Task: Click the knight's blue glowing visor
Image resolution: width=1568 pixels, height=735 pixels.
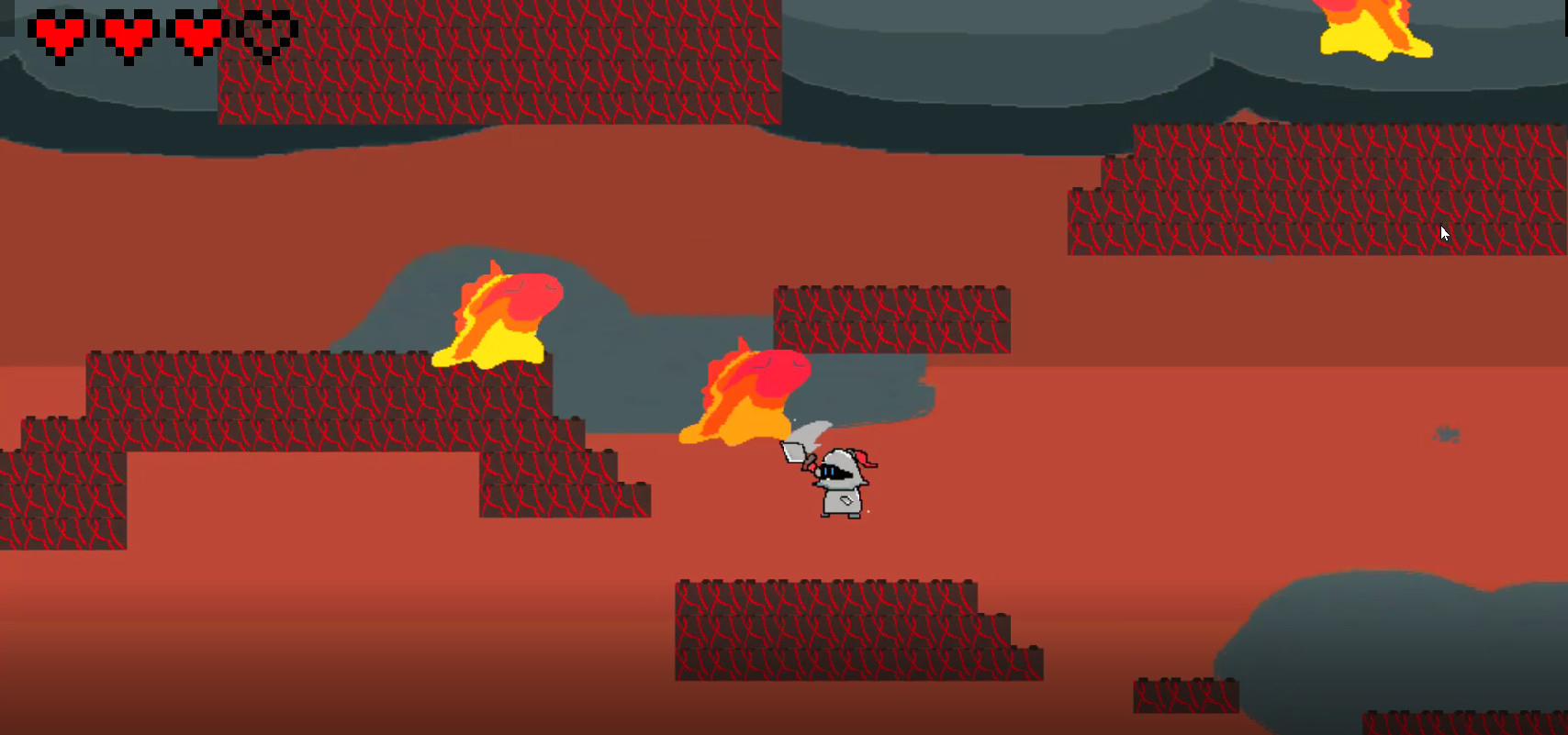Action: pos(831,469)
